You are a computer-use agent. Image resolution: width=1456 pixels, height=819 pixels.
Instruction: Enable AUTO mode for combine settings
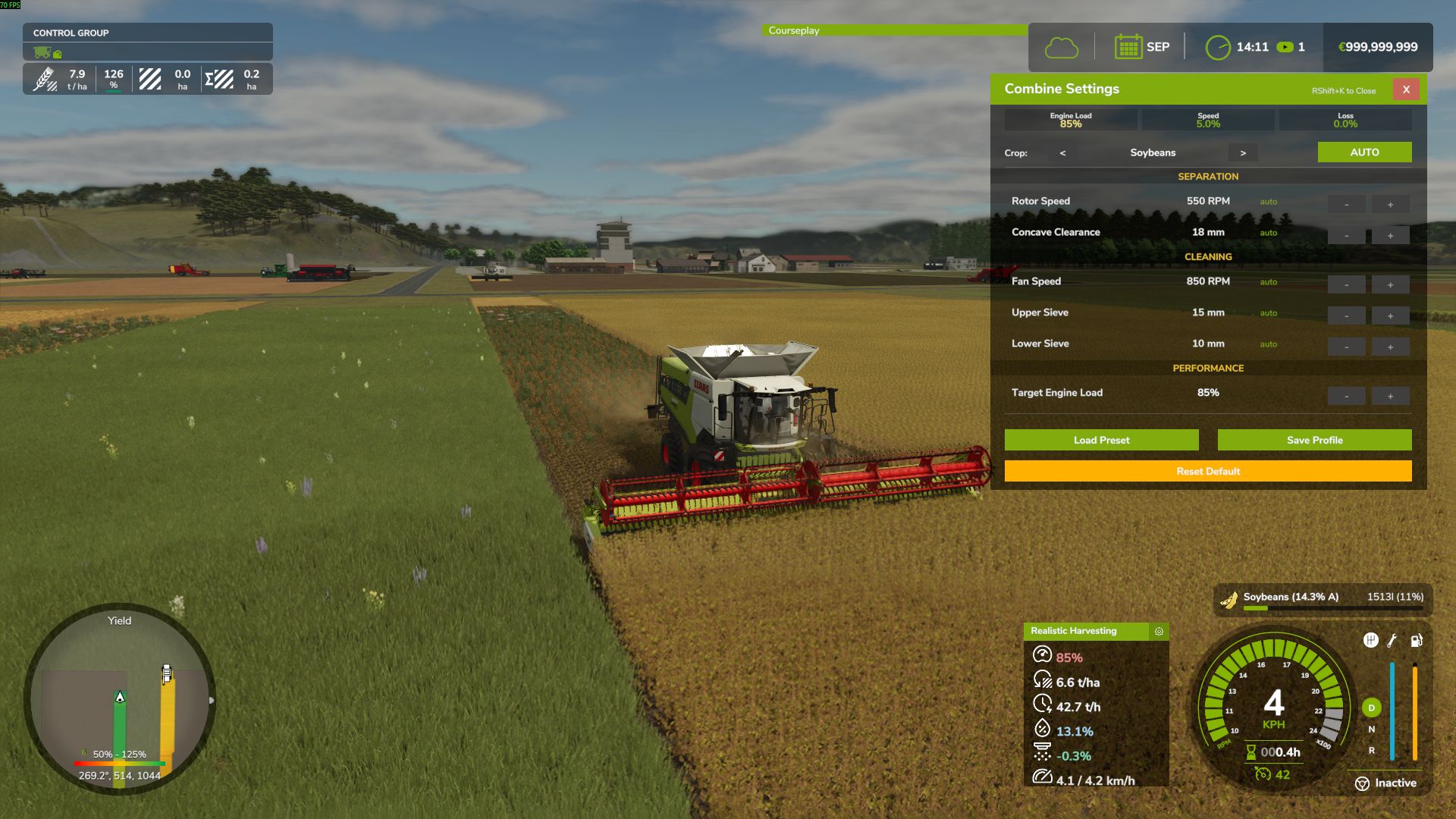point(1364,152)
